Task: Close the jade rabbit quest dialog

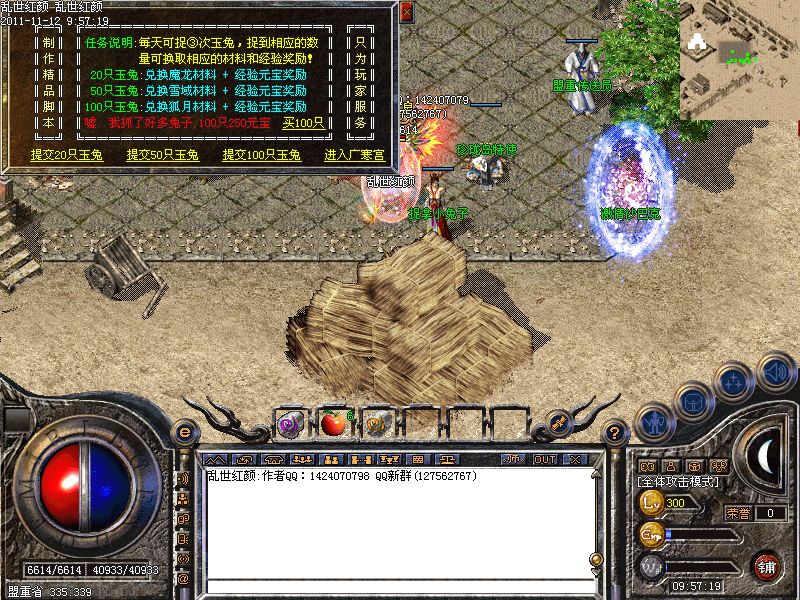Action: [x=406, y=12]
